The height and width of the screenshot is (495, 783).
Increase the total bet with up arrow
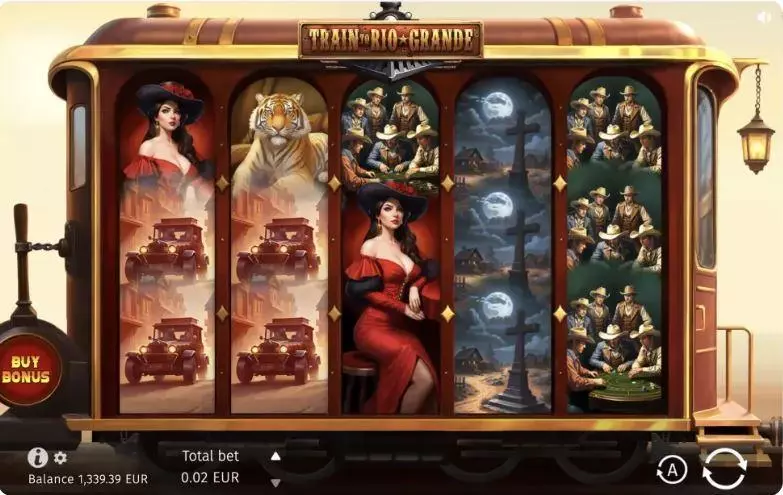(276, 456)
